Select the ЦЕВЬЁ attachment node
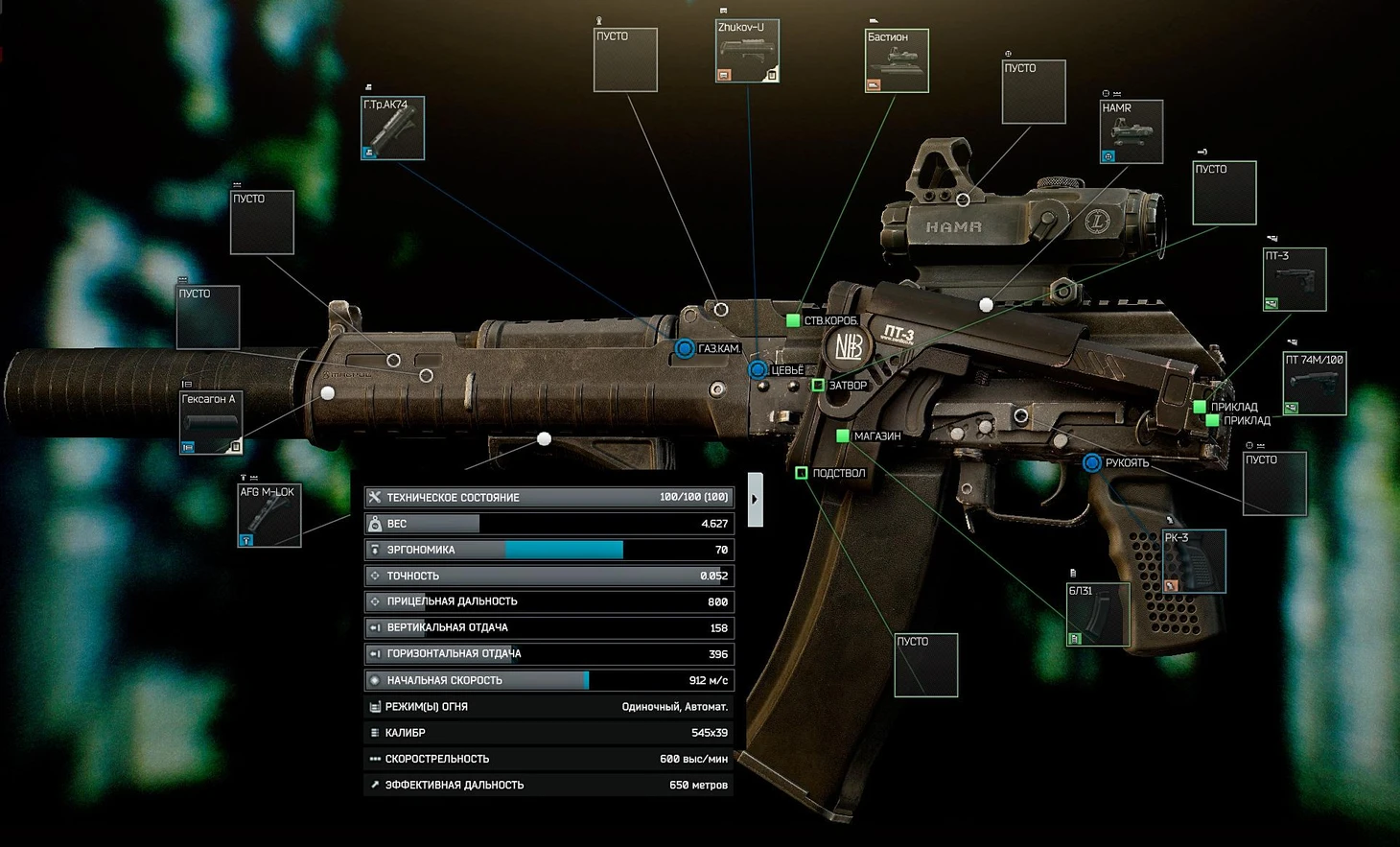1400x847 pixels. pos(758,369)
